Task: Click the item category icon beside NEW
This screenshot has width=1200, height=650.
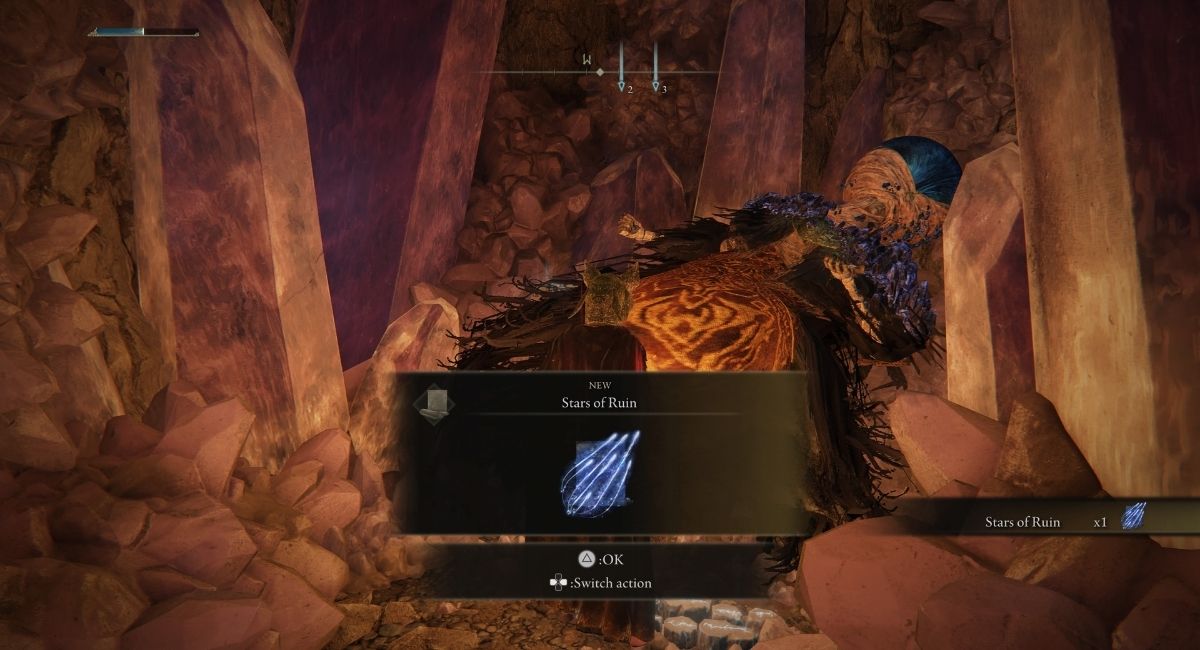Action: (x=434, y=402)
